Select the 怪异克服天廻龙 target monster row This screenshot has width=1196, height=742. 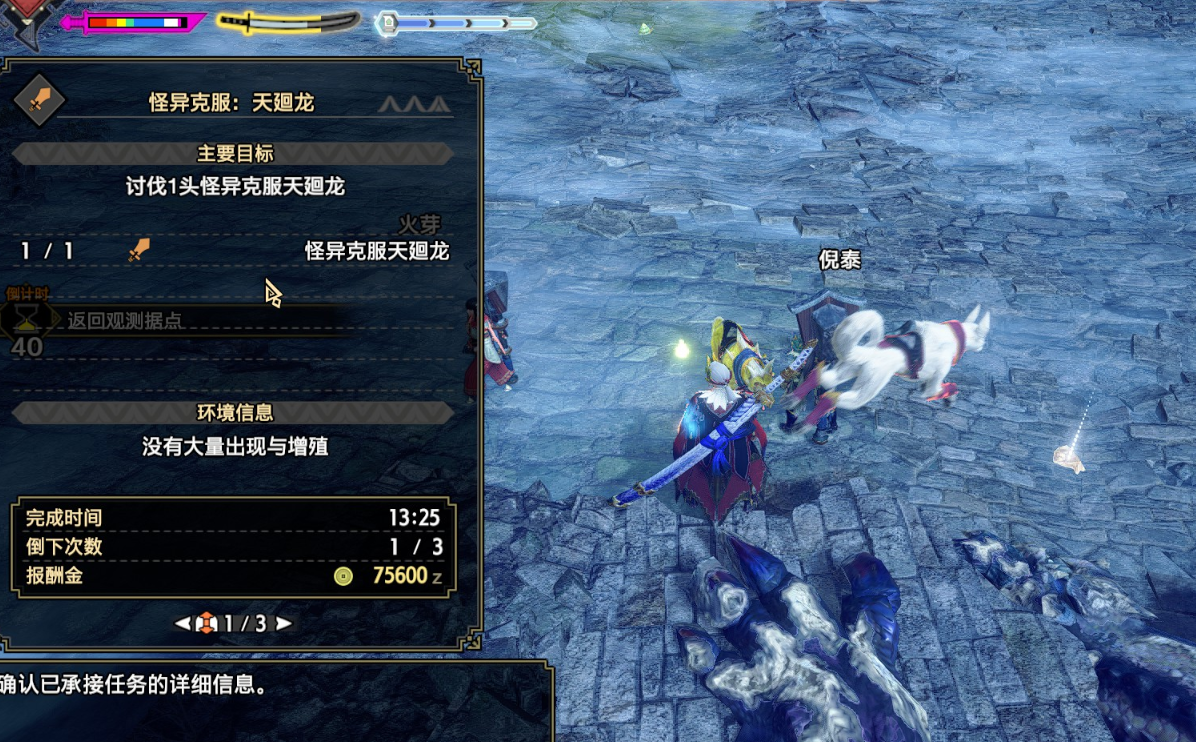(234, 251)
